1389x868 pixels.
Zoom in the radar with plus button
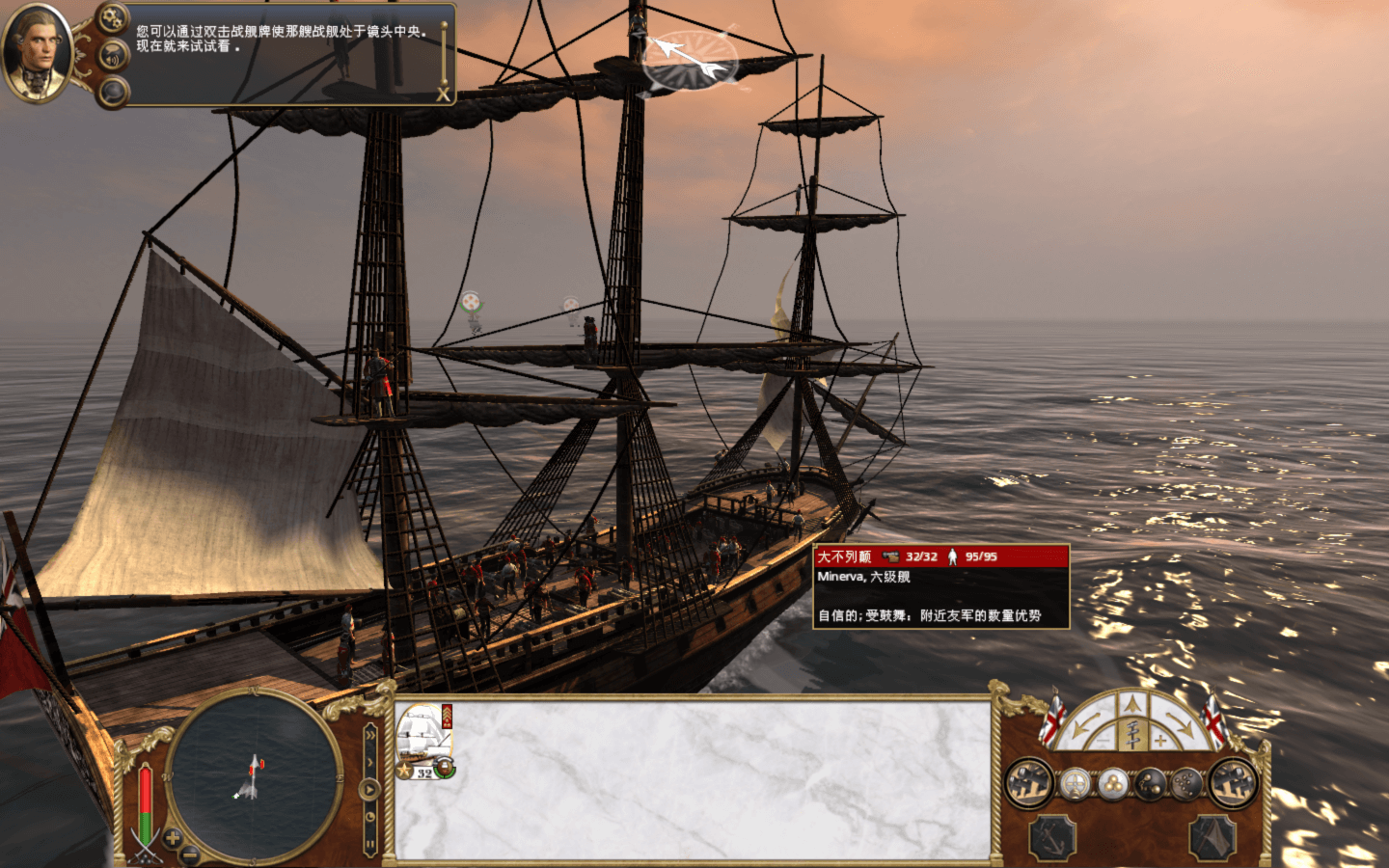pos(173,838)
